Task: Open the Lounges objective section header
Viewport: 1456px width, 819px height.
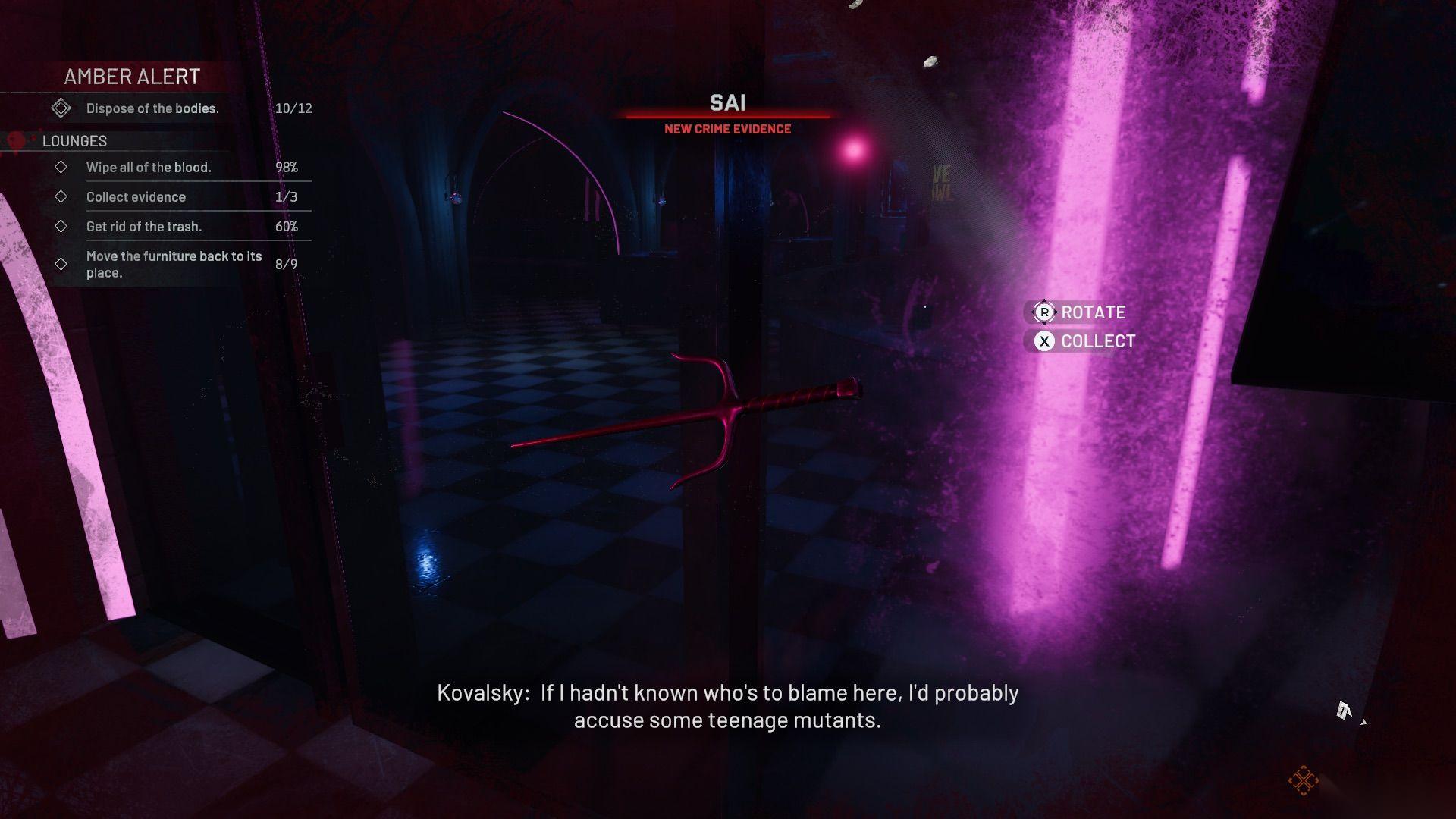Action: click(74, 141)
